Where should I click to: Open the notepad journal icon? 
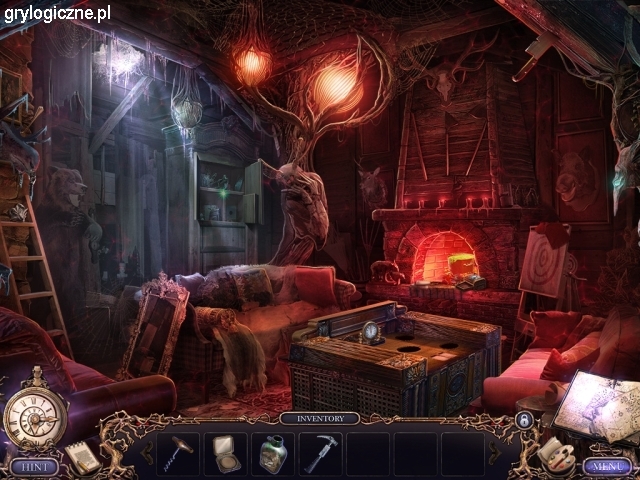coord(82,457)
